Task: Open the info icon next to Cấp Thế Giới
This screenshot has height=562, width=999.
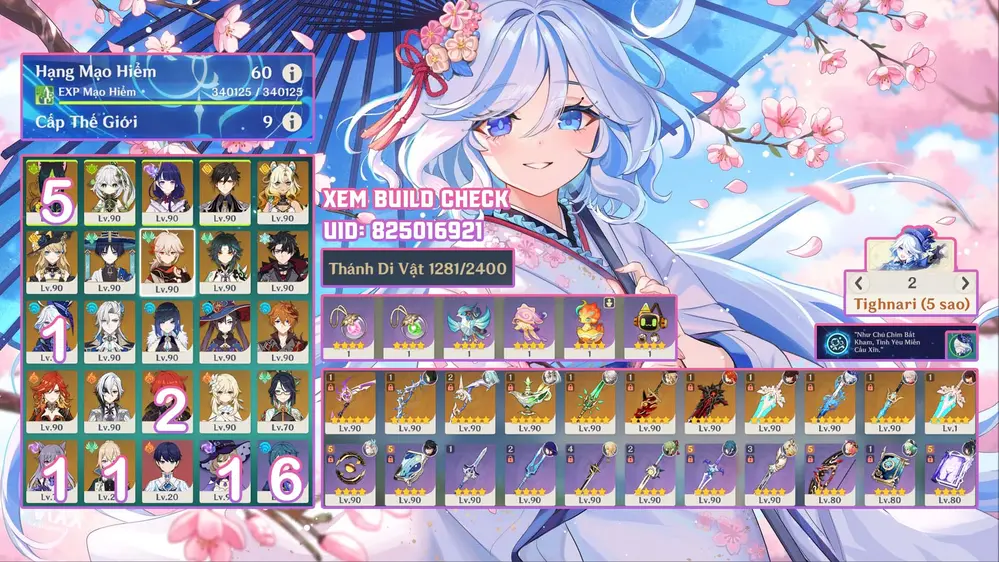Action: [x=292, y=122]
